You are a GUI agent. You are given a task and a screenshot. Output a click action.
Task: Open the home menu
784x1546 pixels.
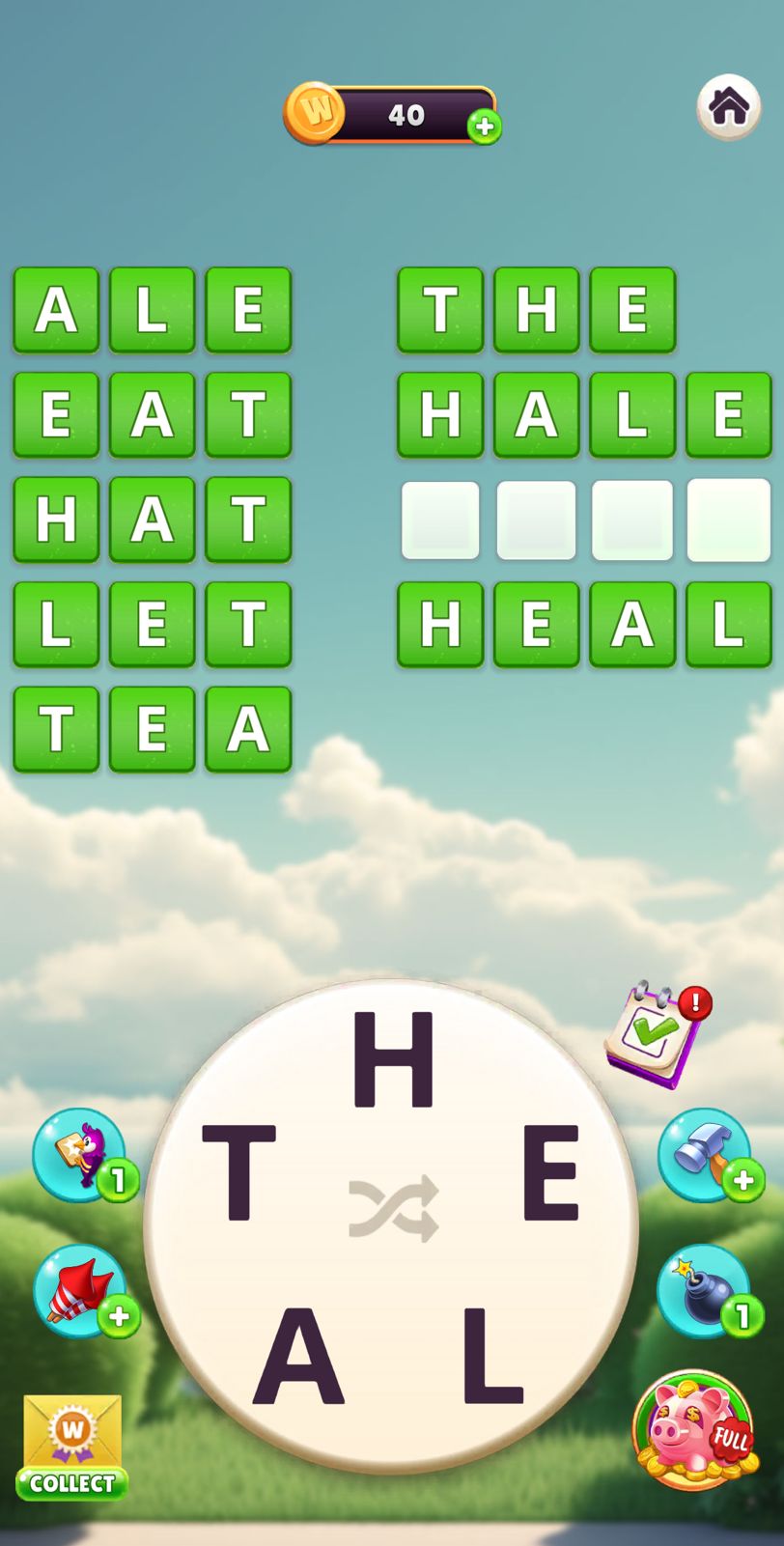[x=728, y=106]
